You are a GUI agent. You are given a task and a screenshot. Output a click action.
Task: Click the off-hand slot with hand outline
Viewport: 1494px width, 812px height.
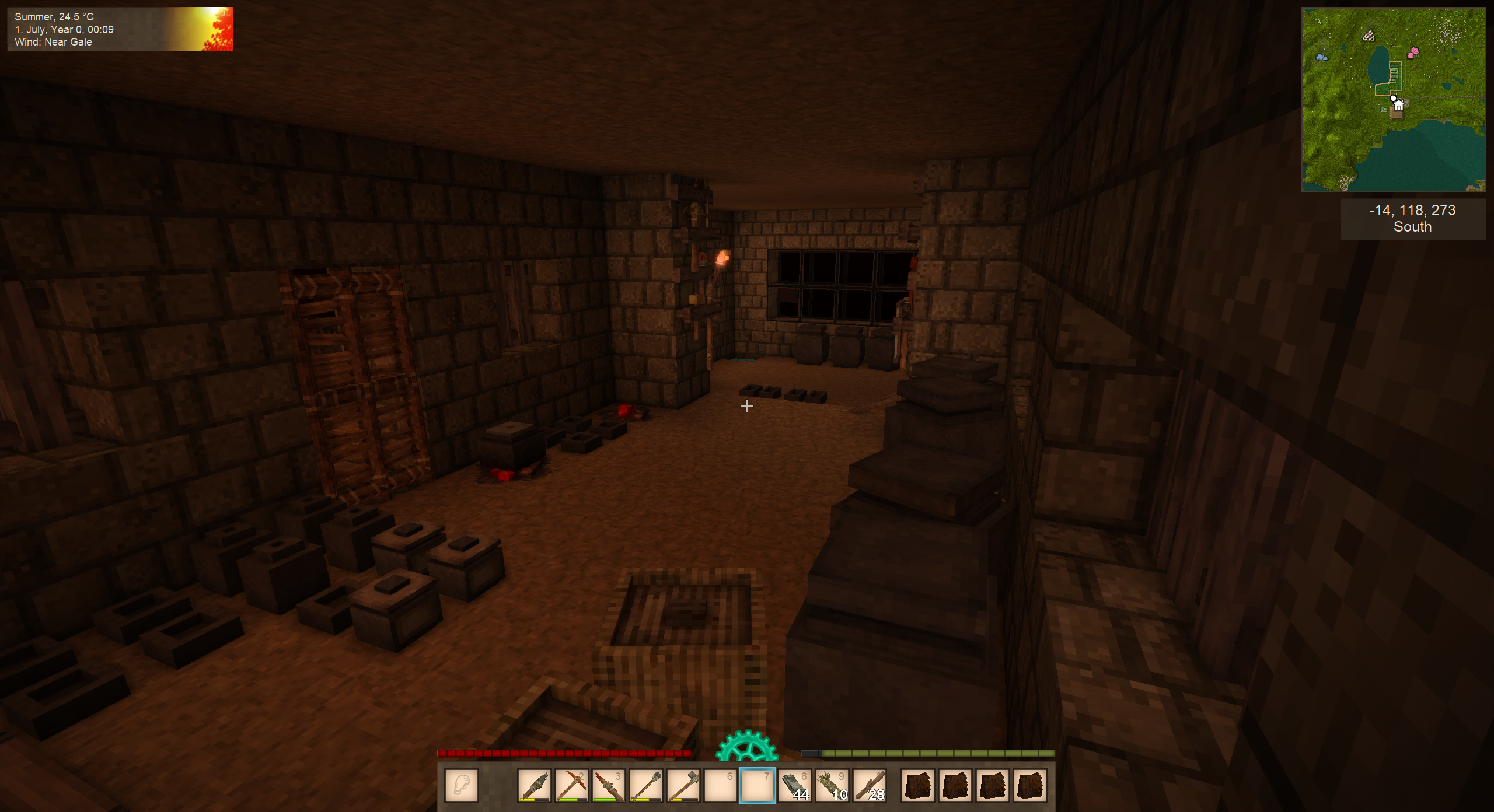(462, 785)
